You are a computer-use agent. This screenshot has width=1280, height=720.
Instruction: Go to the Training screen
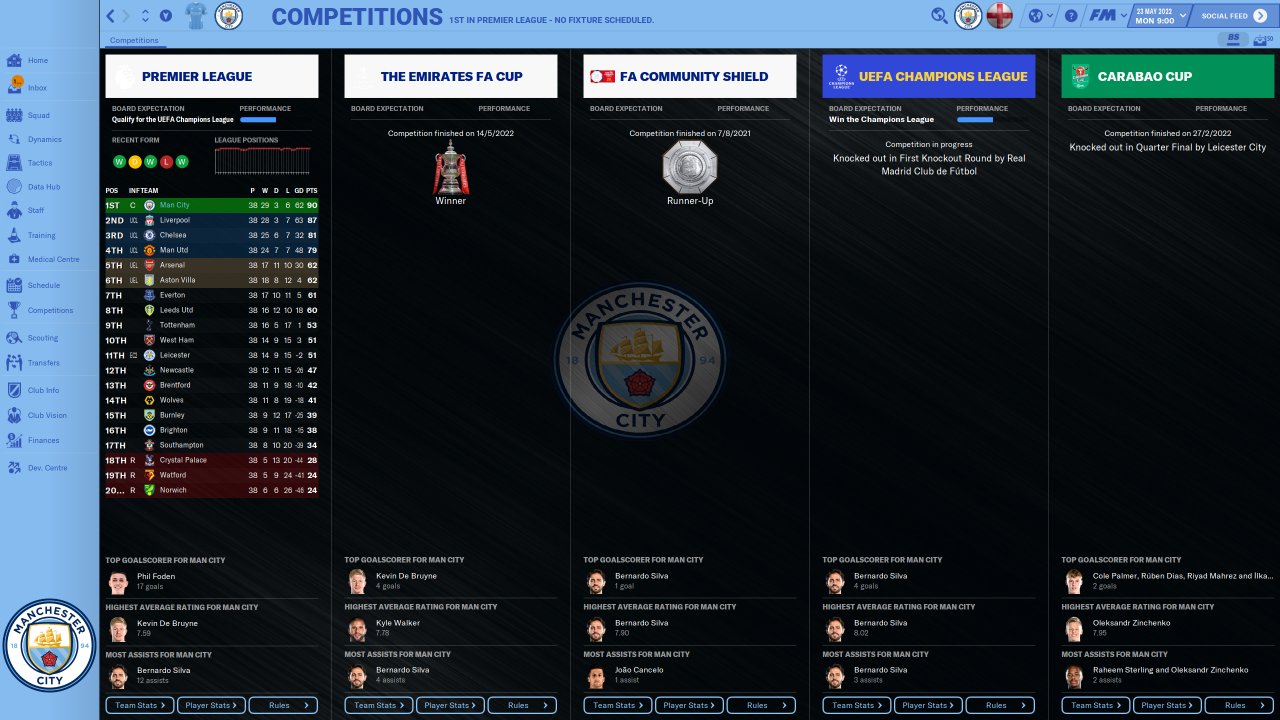[41, 236]
